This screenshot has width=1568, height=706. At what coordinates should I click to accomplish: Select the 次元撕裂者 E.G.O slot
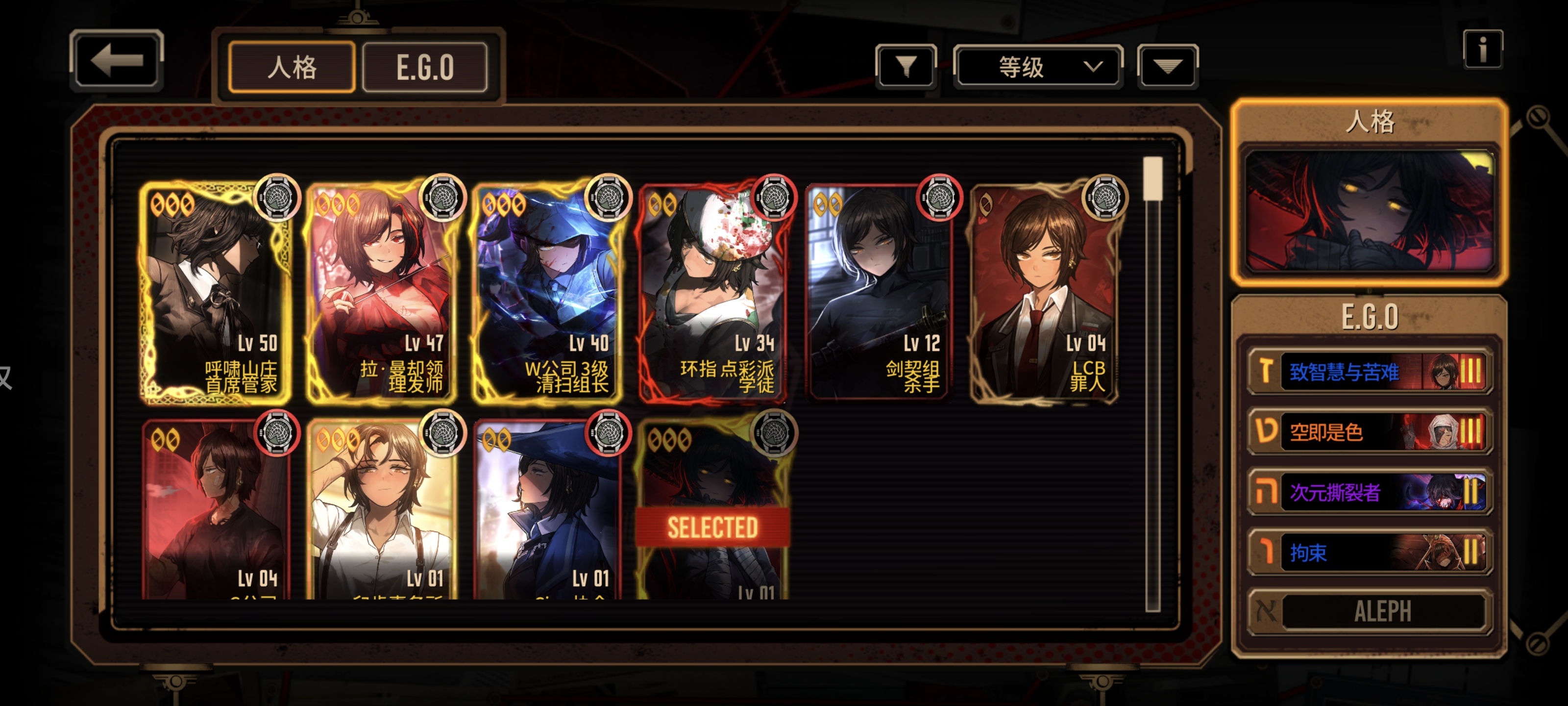pyautogui.click(x=1370, y=492)
